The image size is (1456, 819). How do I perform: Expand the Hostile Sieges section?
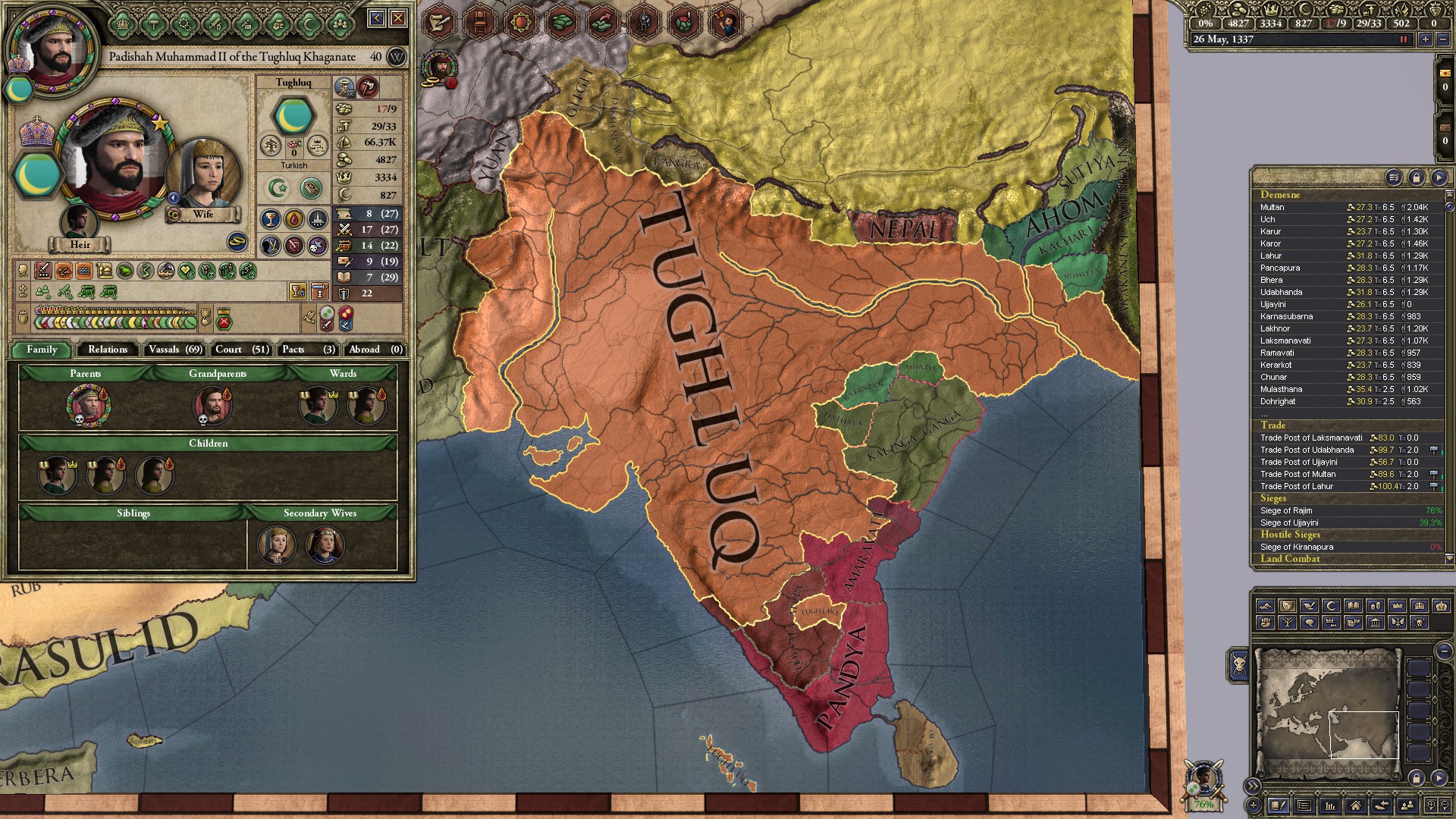click(1291, 535)
